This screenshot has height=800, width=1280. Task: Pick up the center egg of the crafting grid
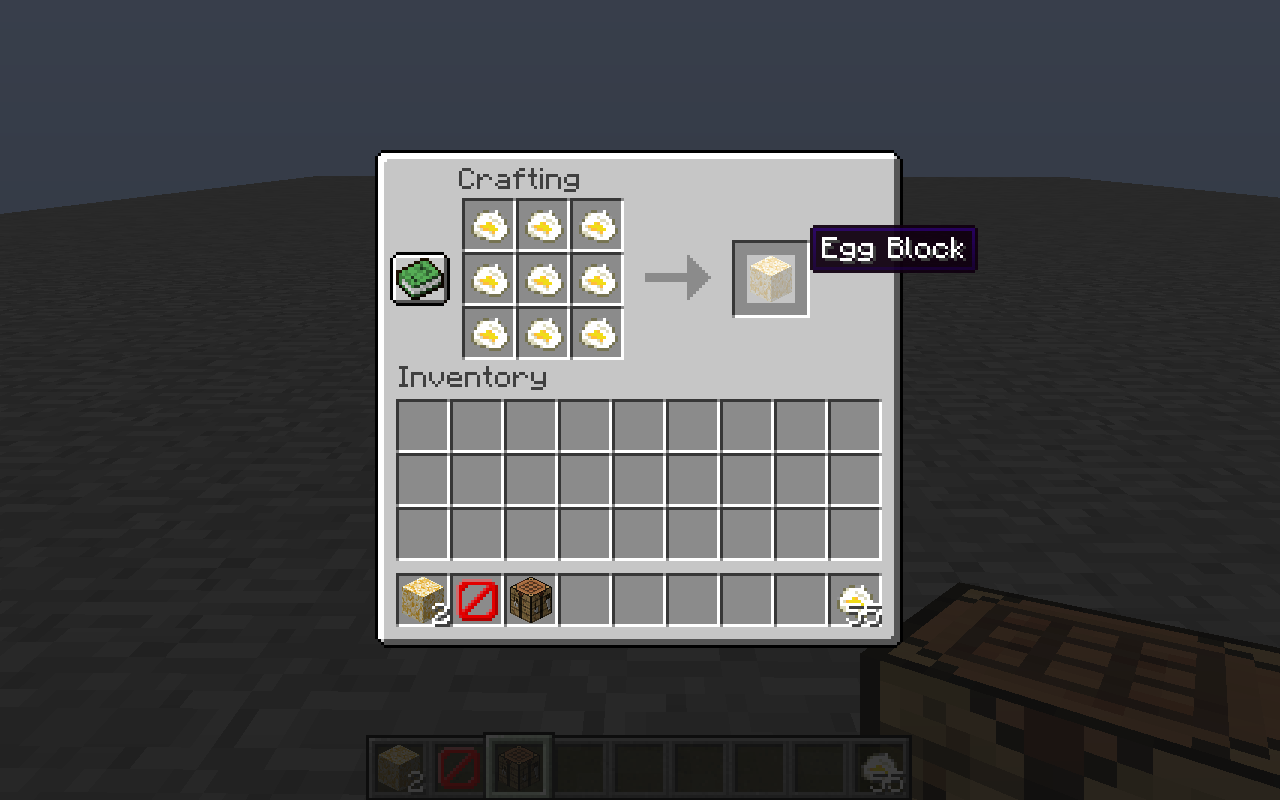click(x=543, y=279)
